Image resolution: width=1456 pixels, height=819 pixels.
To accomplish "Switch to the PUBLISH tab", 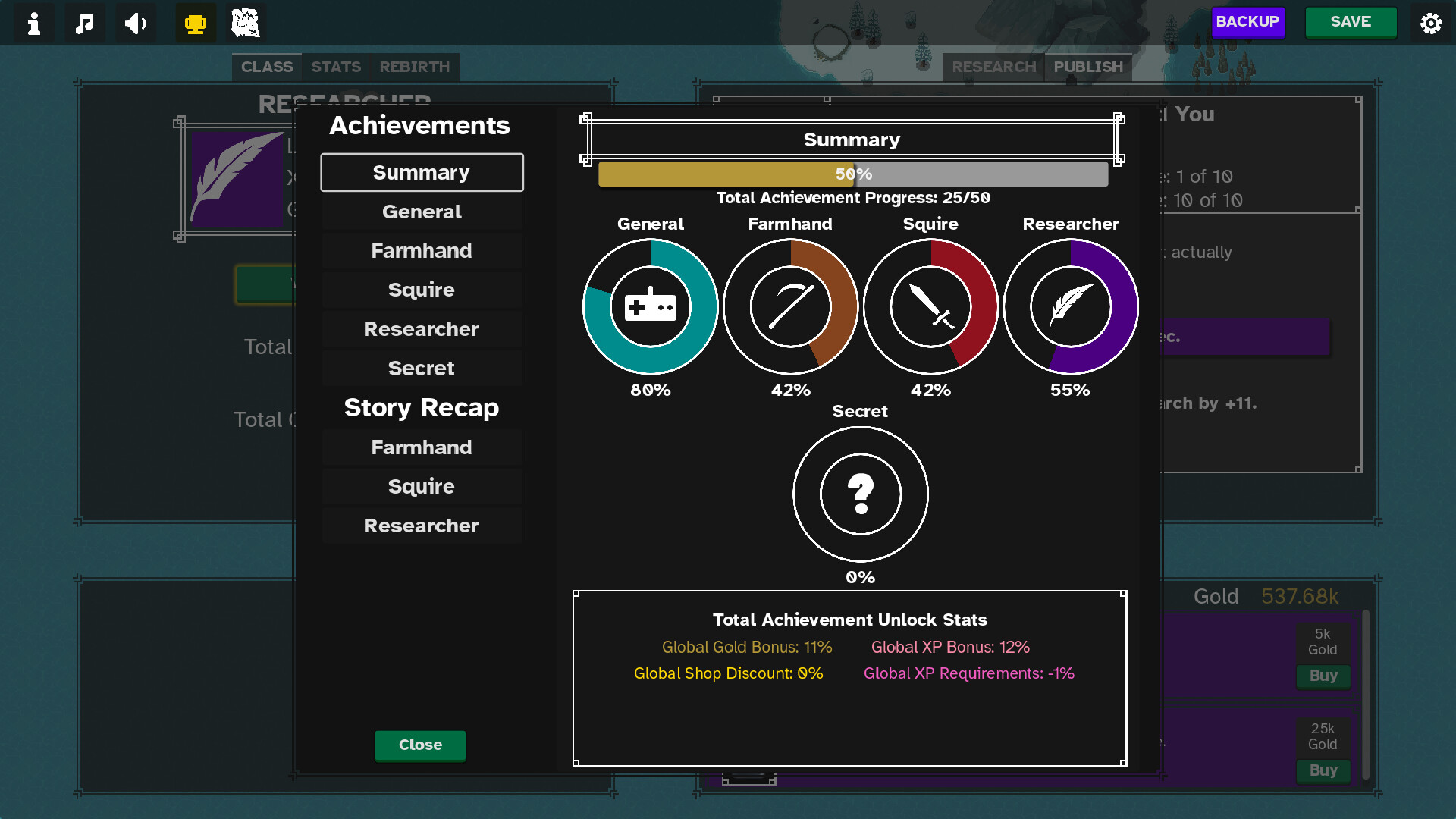I will click(x=1088, y=67).
